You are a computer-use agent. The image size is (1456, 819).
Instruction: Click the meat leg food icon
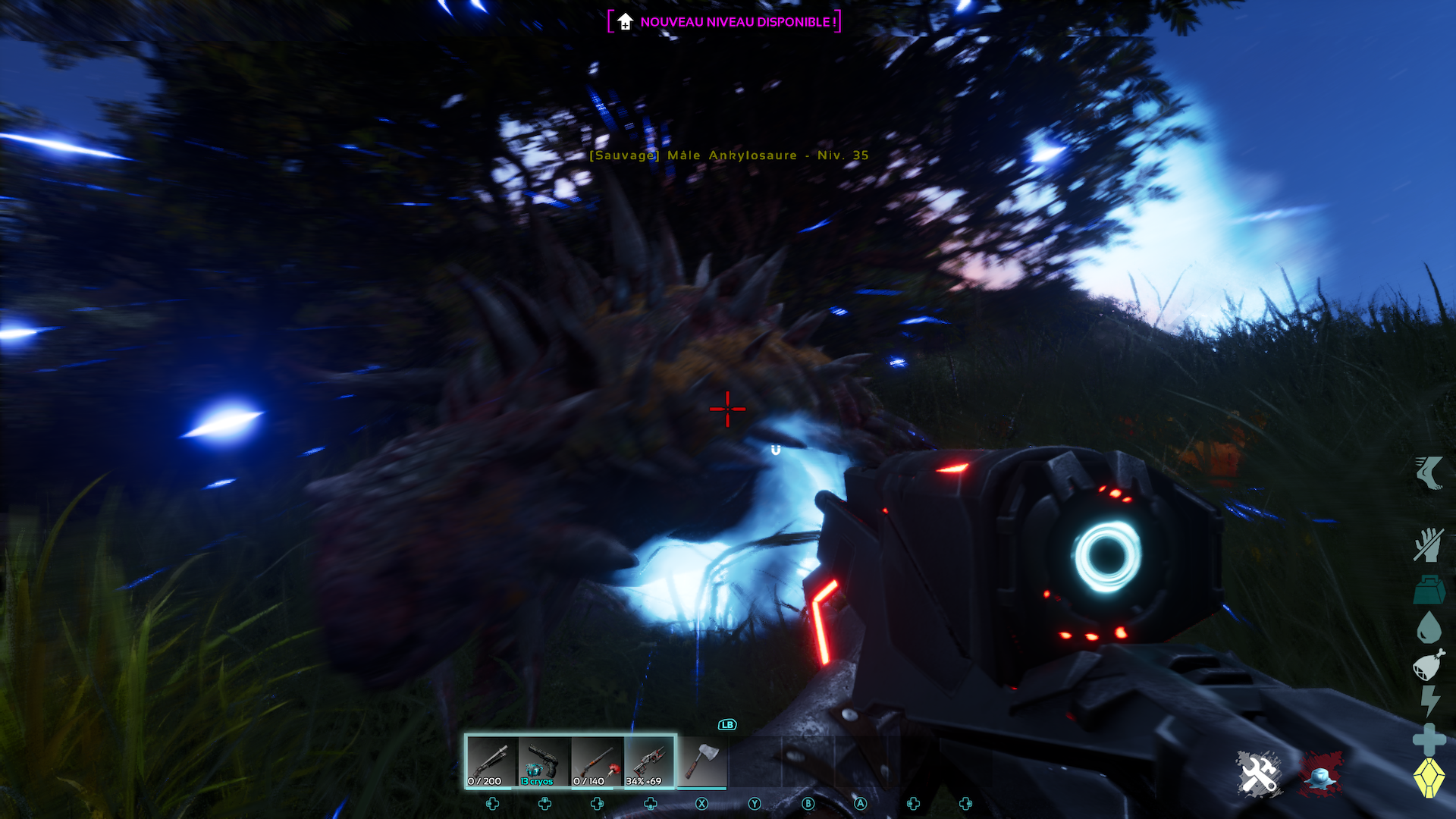(1429, 665)
